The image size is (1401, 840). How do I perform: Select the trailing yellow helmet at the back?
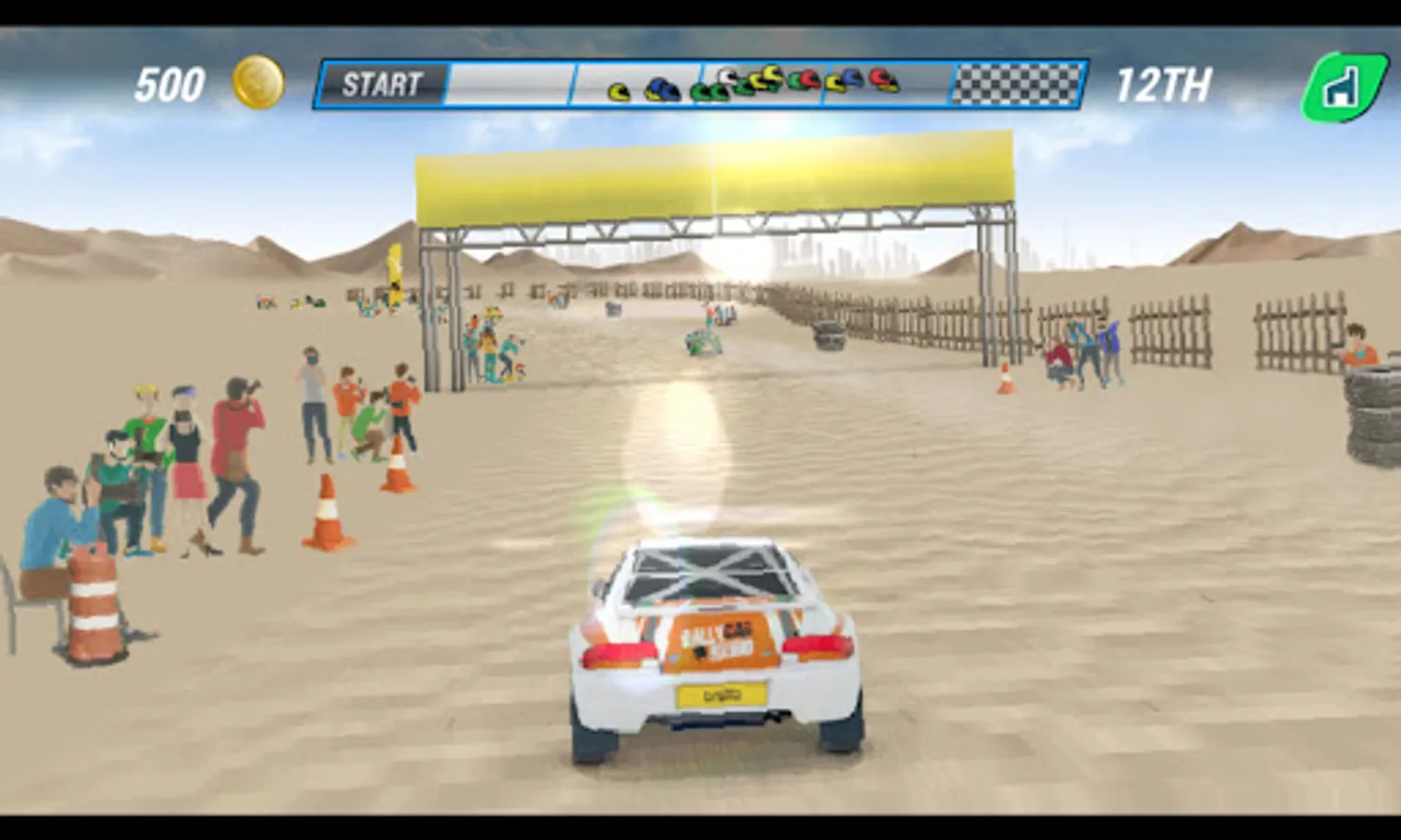point(617,91)
